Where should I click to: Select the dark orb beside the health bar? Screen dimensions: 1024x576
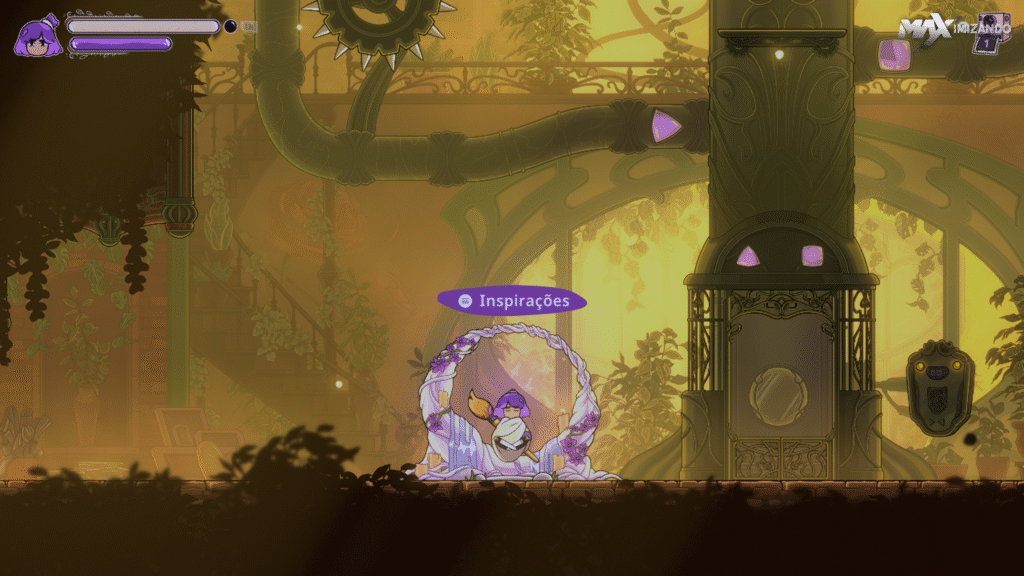click(230, 26)
